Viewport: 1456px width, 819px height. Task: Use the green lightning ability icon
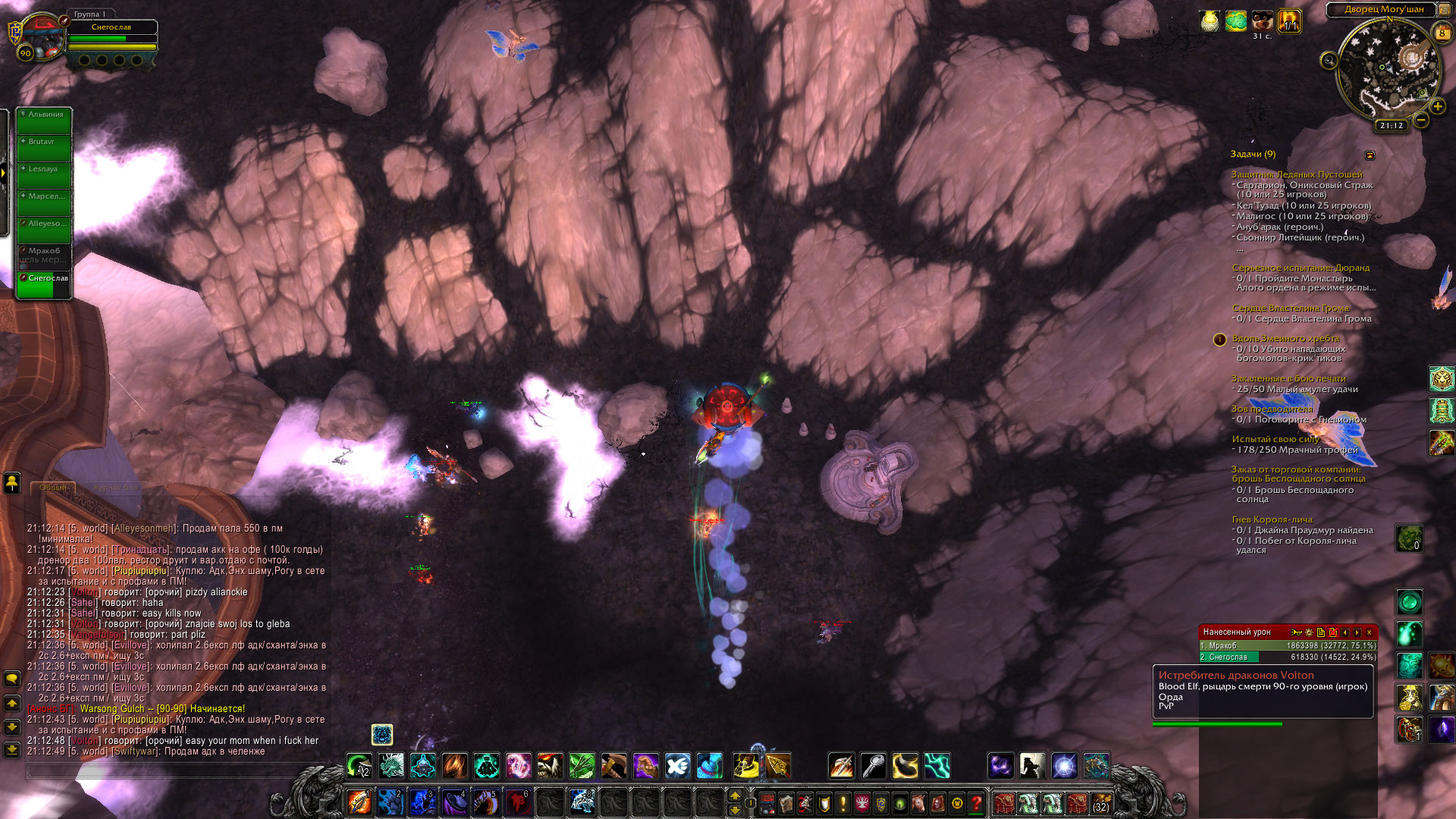pos(937,766)
